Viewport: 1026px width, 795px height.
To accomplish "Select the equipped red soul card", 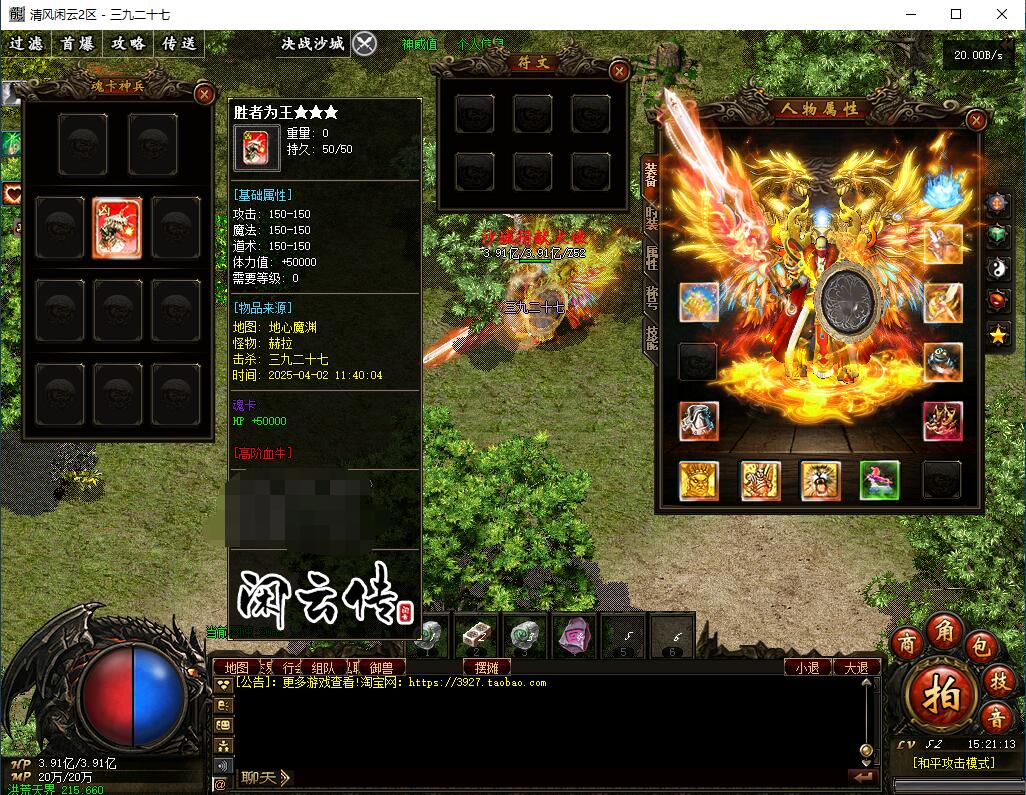I will [117, 227].
